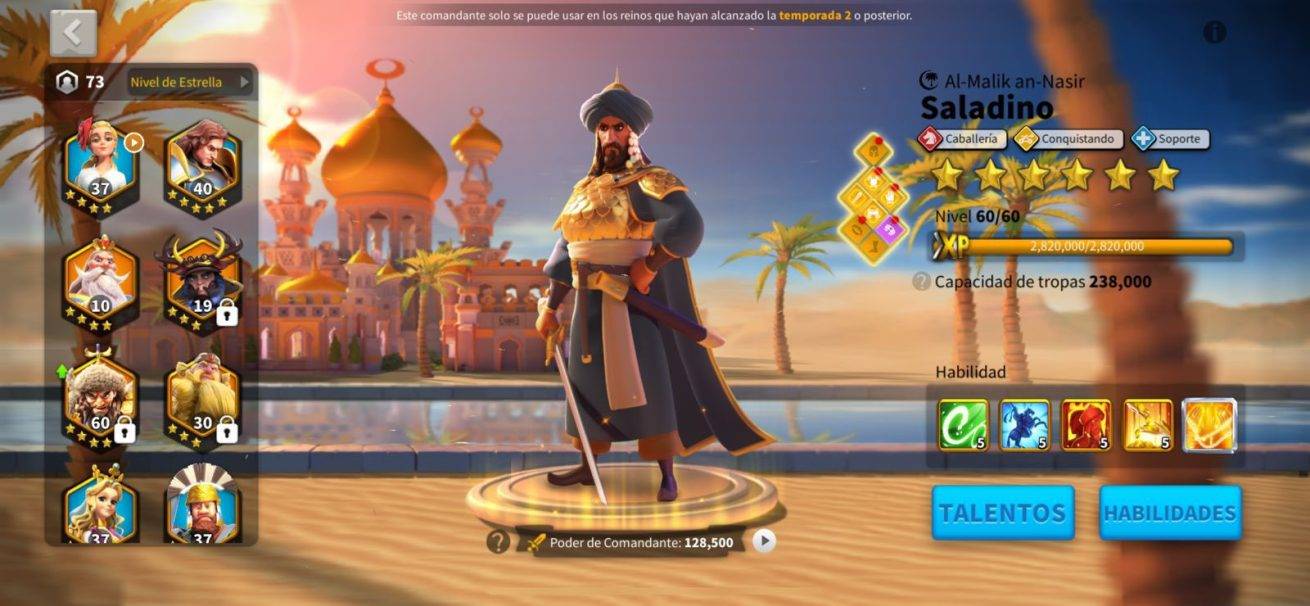This screenshot has width=1310, height=606.
Task: Inspect the golden sword skill
Action: pos(1148,425)
